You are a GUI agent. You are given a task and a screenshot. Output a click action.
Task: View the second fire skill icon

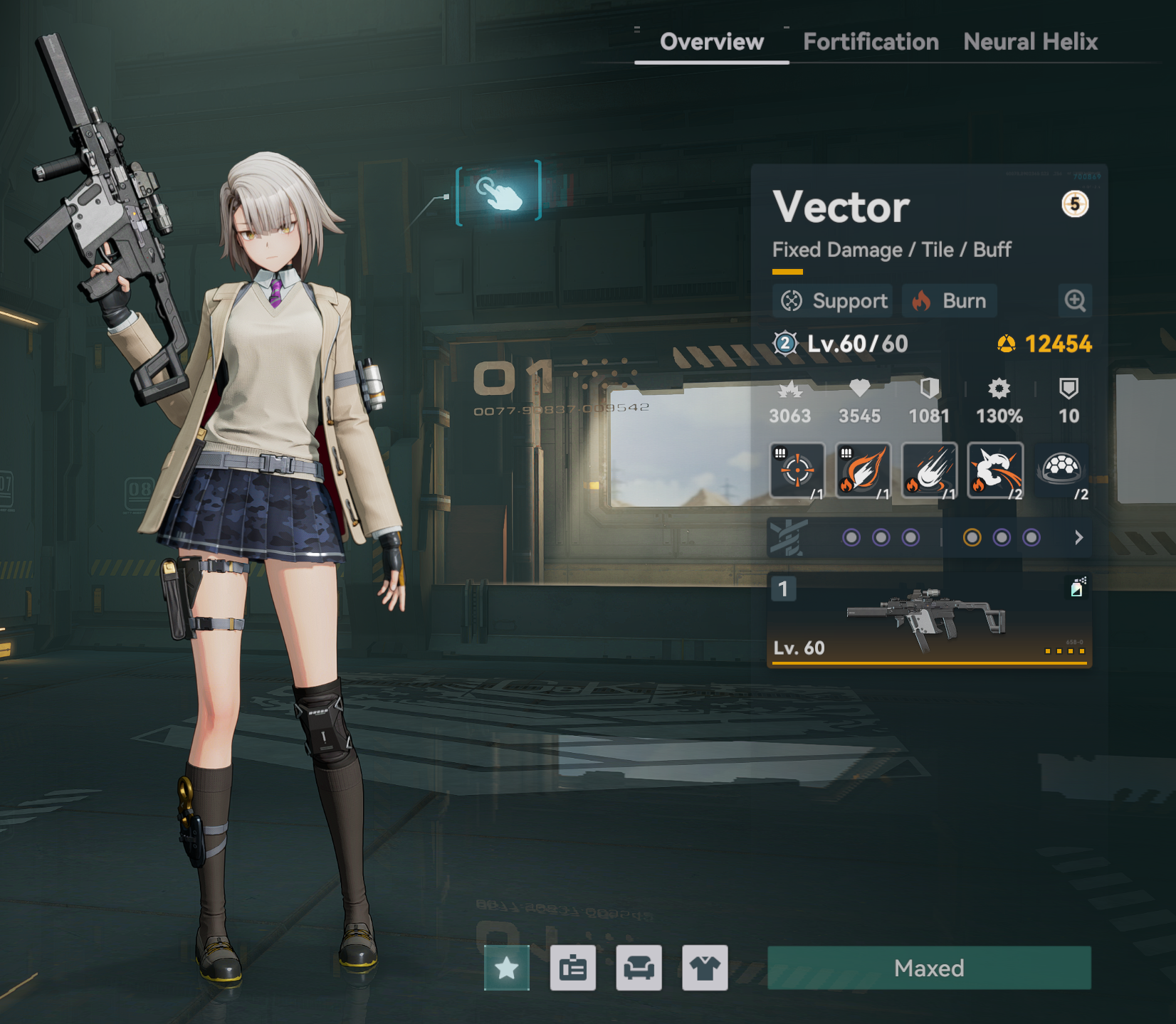click(863, 470)
